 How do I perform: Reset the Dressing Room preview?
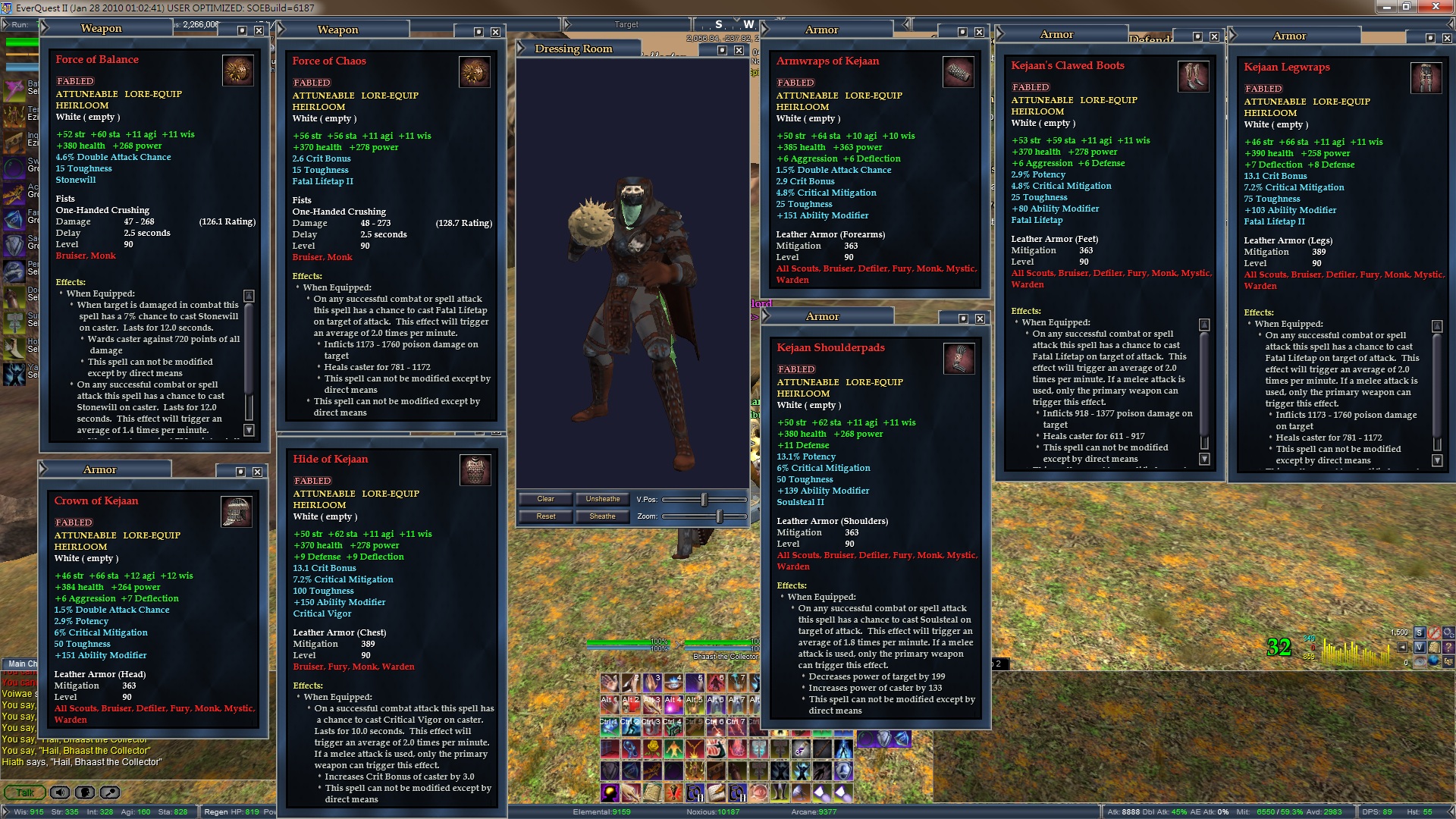[x=546, y=516]
